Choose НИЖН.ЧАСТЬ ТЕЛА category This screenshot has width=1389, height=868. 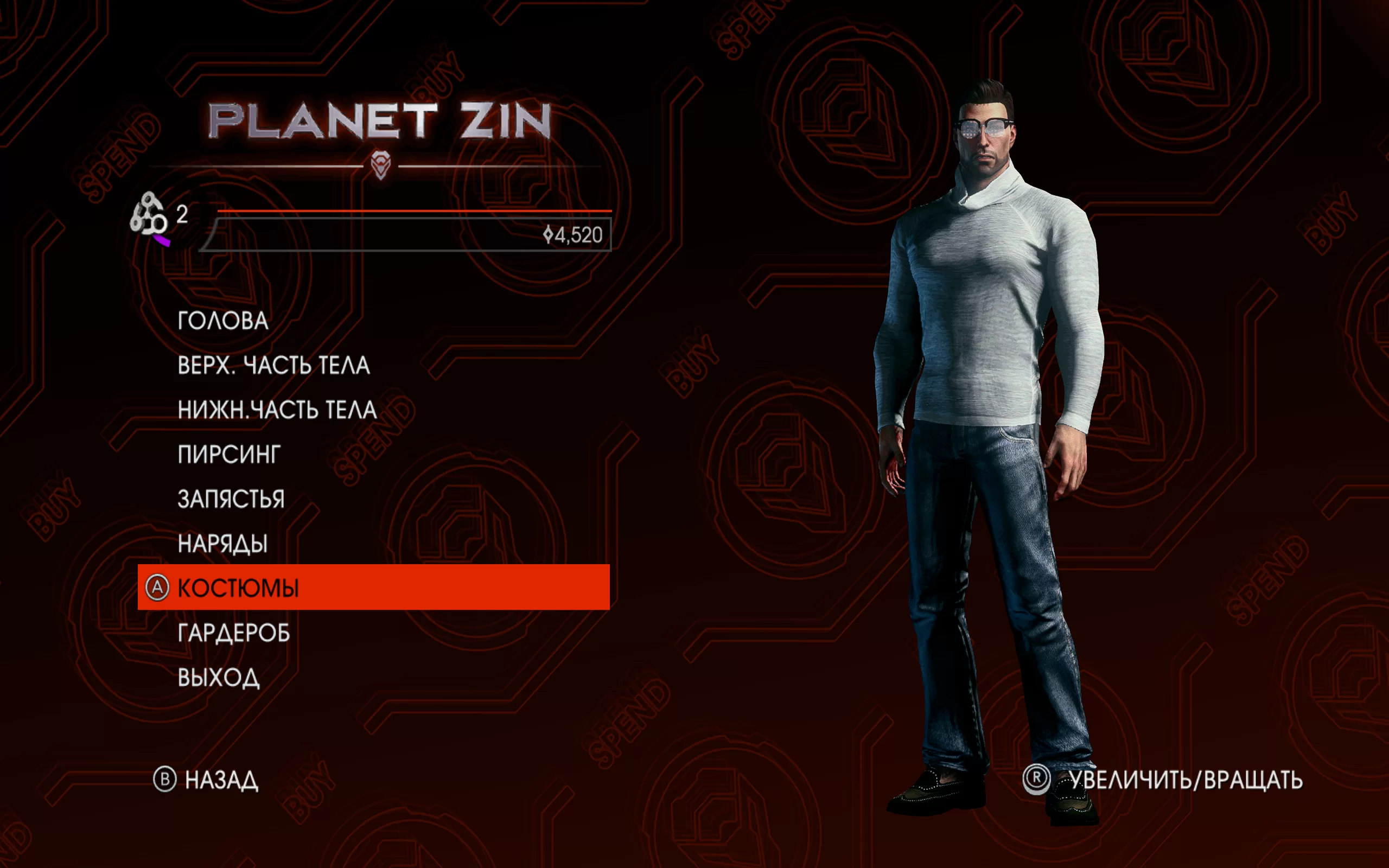[x=277, y=410]
